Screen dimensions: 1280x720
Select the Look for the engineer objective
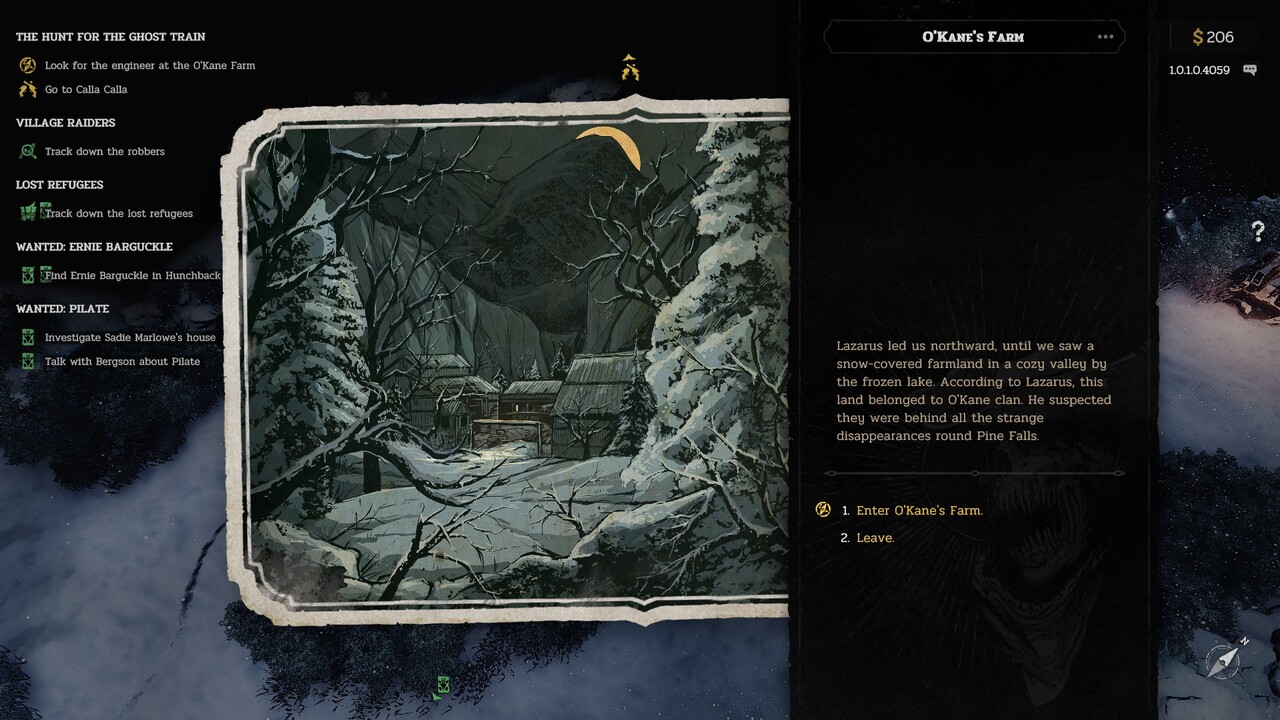[149, 65]
